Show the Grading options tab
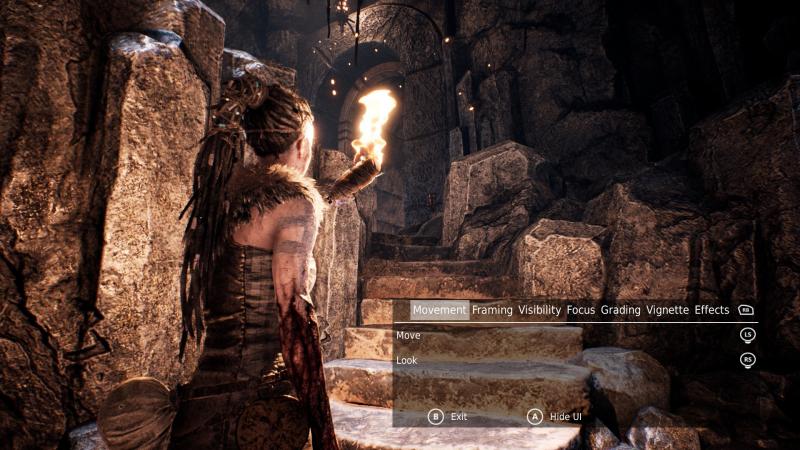The height and width of the screenshot is (450, 800). (620, 310)
